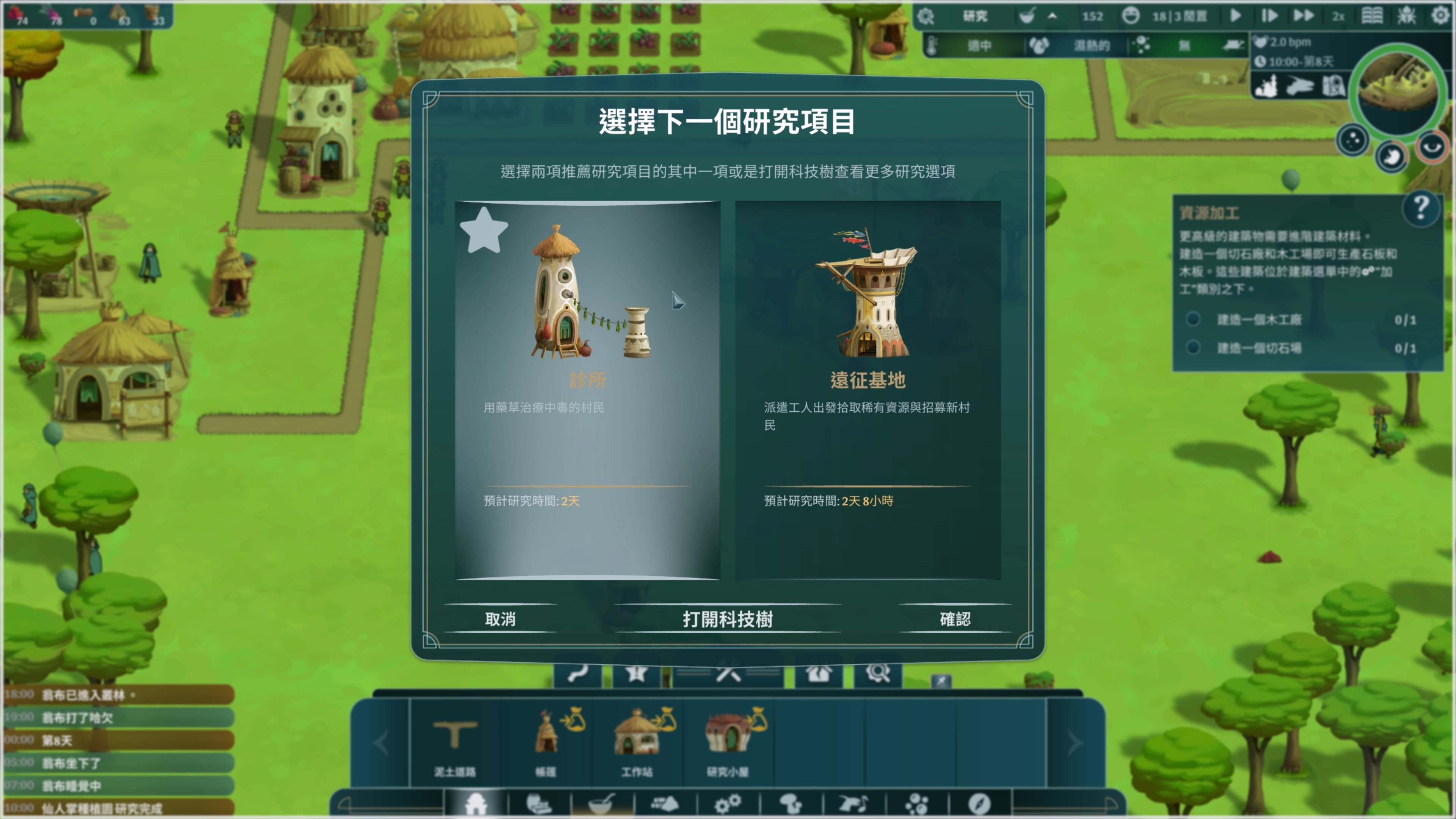Click the research badge icon next to 研究
This screenshot has width=1456, height=819.
click(926, 17)
